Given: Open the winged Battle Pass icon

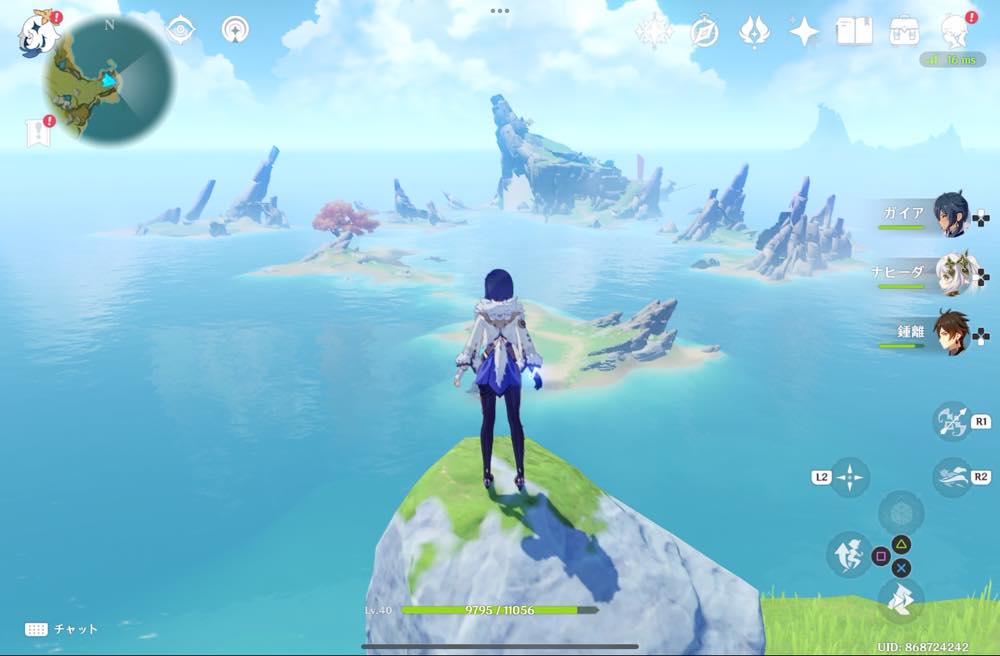Looking at the screenshot, I should pyautogui.click(x=753, y=32).
